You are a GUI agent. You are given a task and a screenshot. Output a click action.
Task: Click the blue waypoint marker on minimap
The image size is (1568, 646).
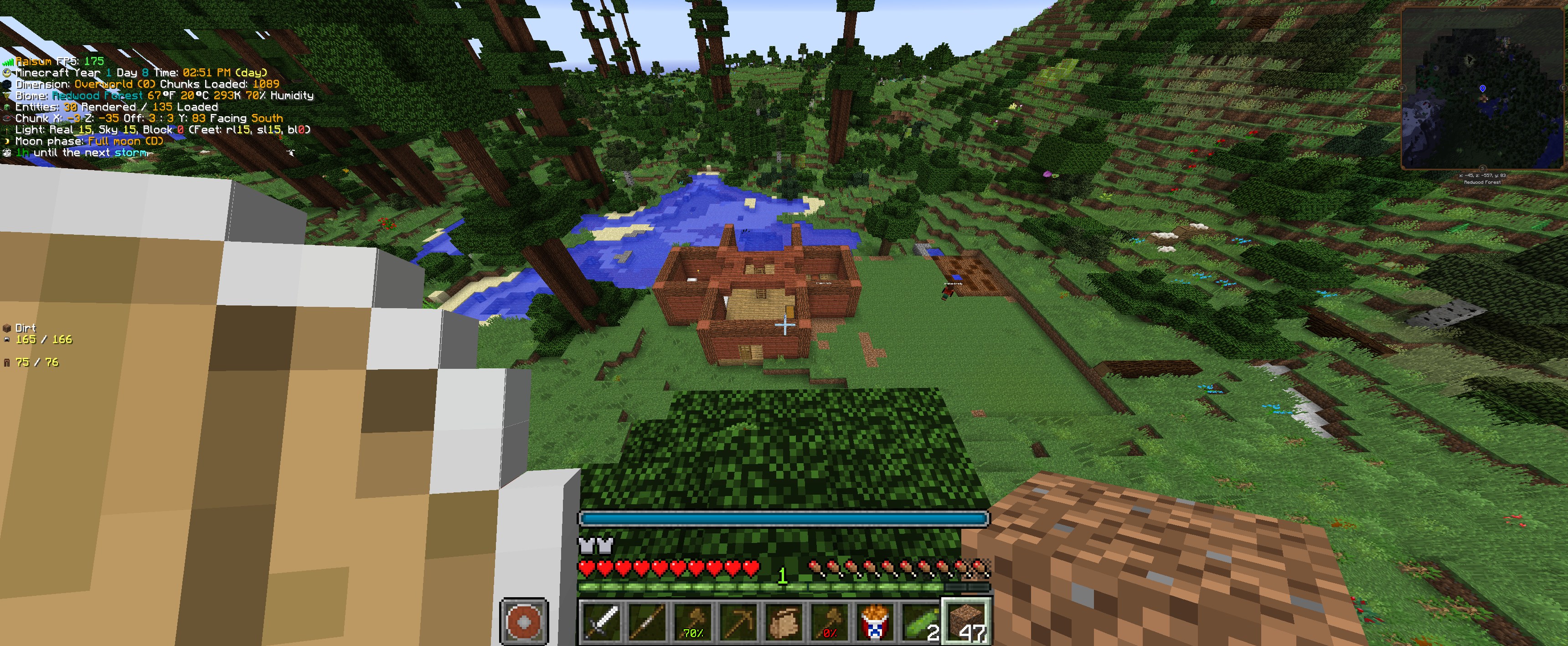pos(1483,89)
